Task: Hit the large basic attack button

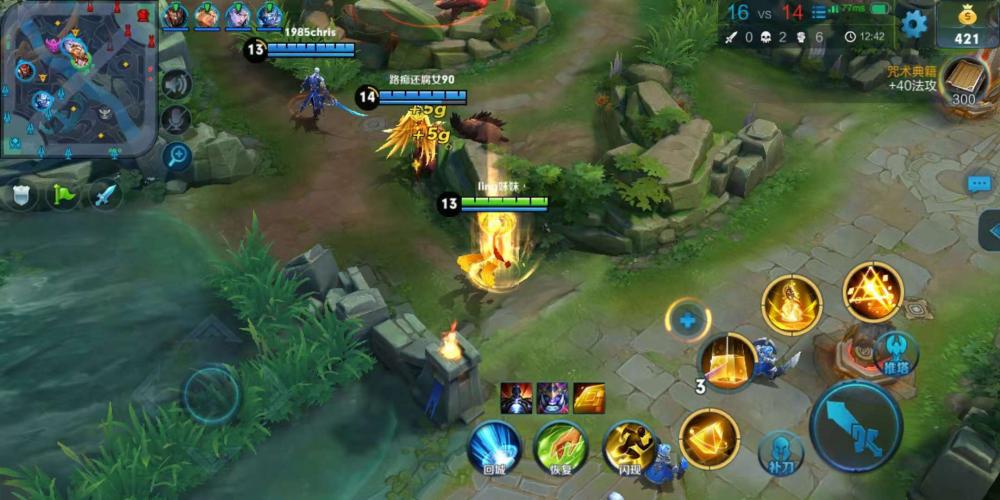Action: pos(855,427)
